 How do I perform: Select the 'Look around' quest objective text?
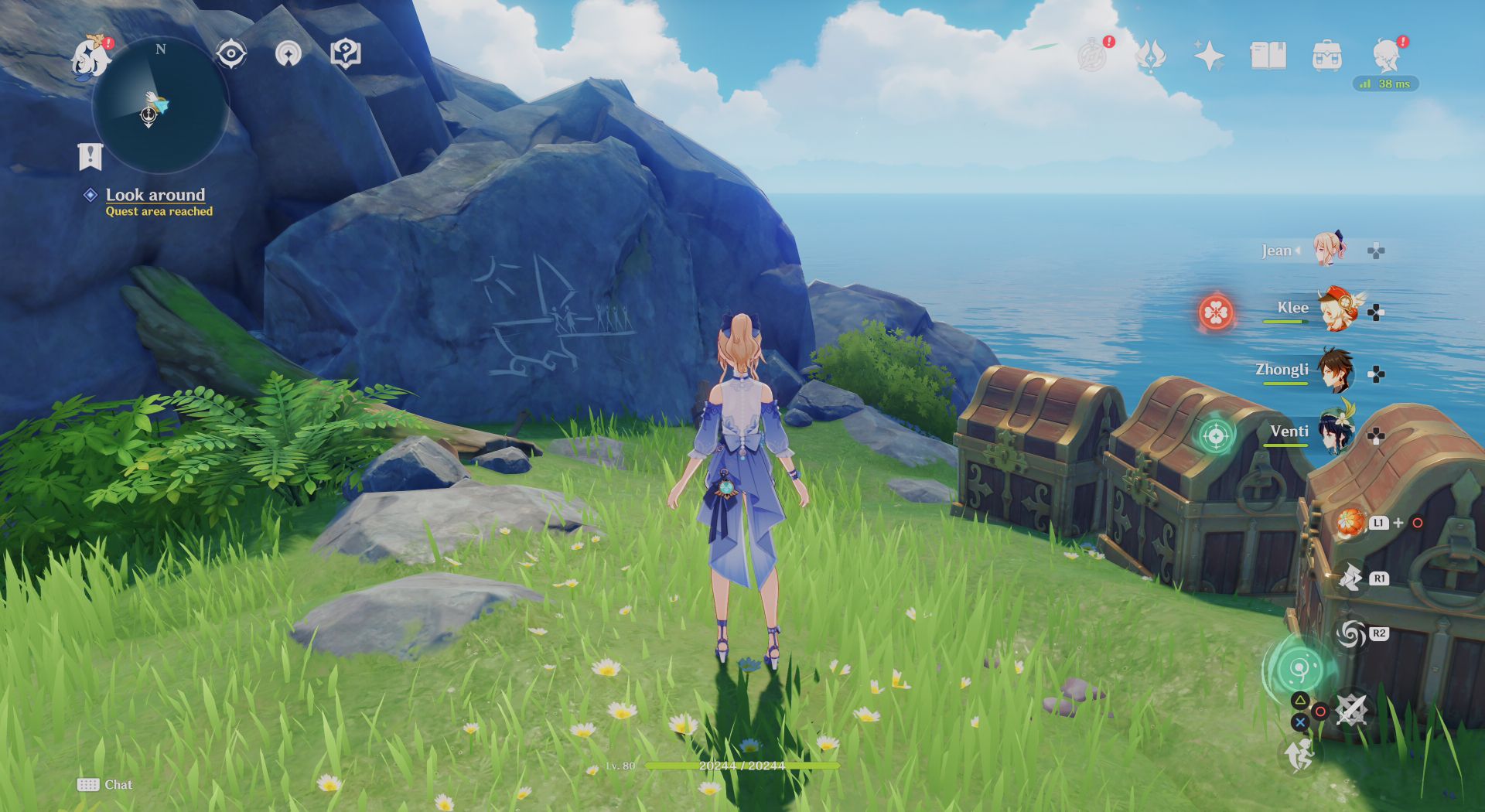[x=155, y=195]
